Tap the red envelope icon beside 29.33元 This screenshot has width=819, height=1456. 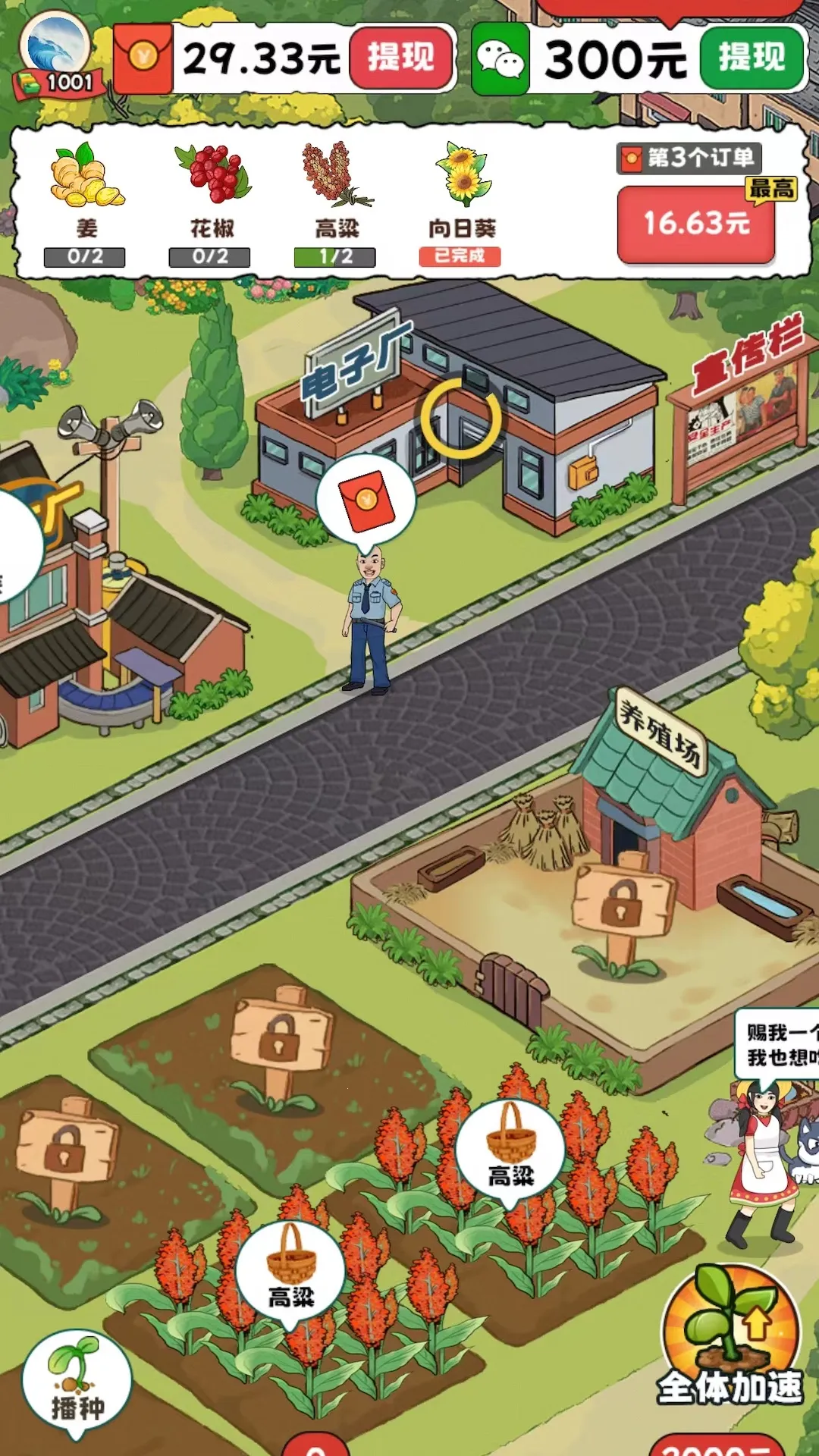143,58
